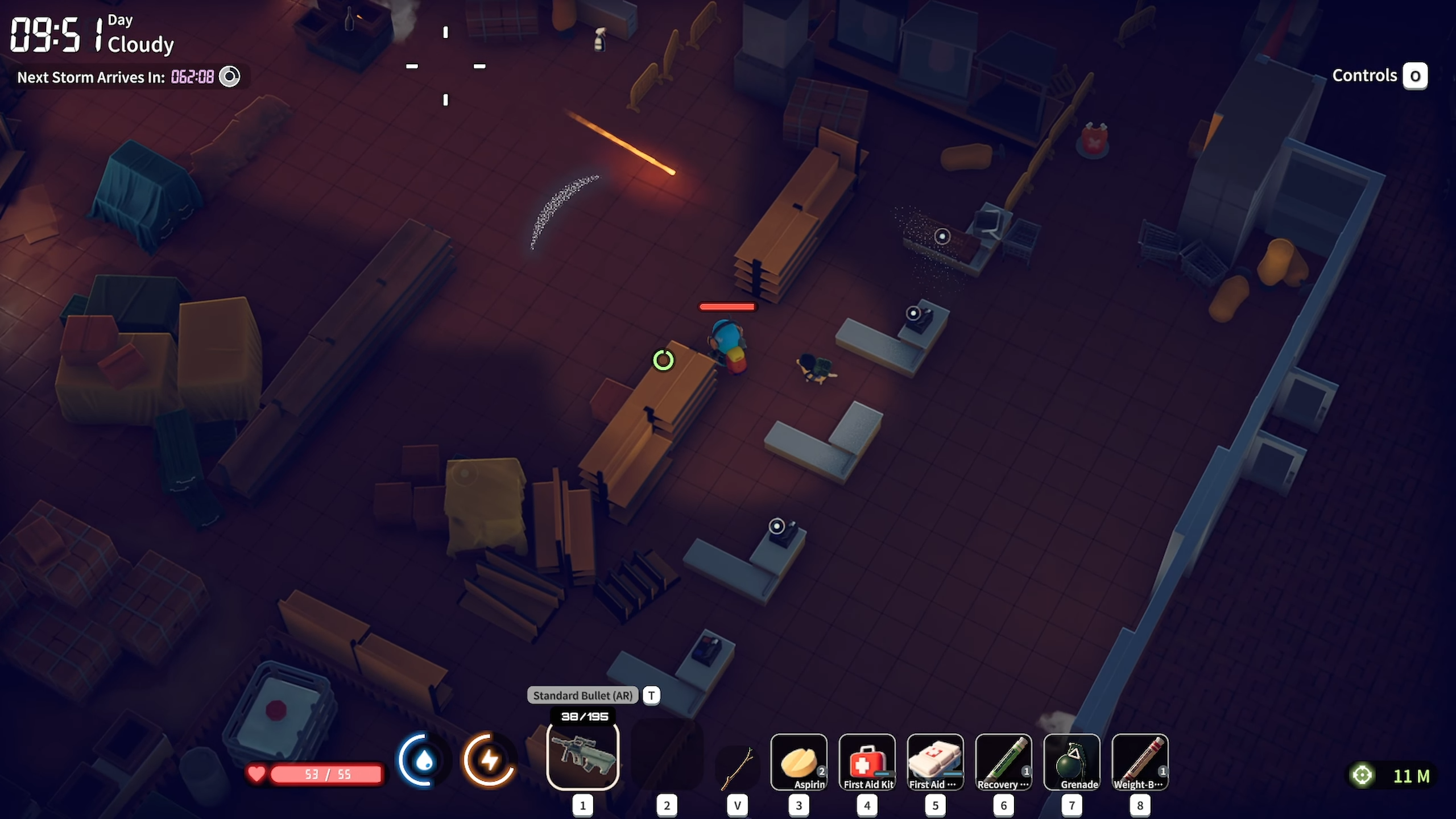Select the second First Aid item in slot 5
Viewport: 1456px width, 819px height.
[x=936, y=762]
